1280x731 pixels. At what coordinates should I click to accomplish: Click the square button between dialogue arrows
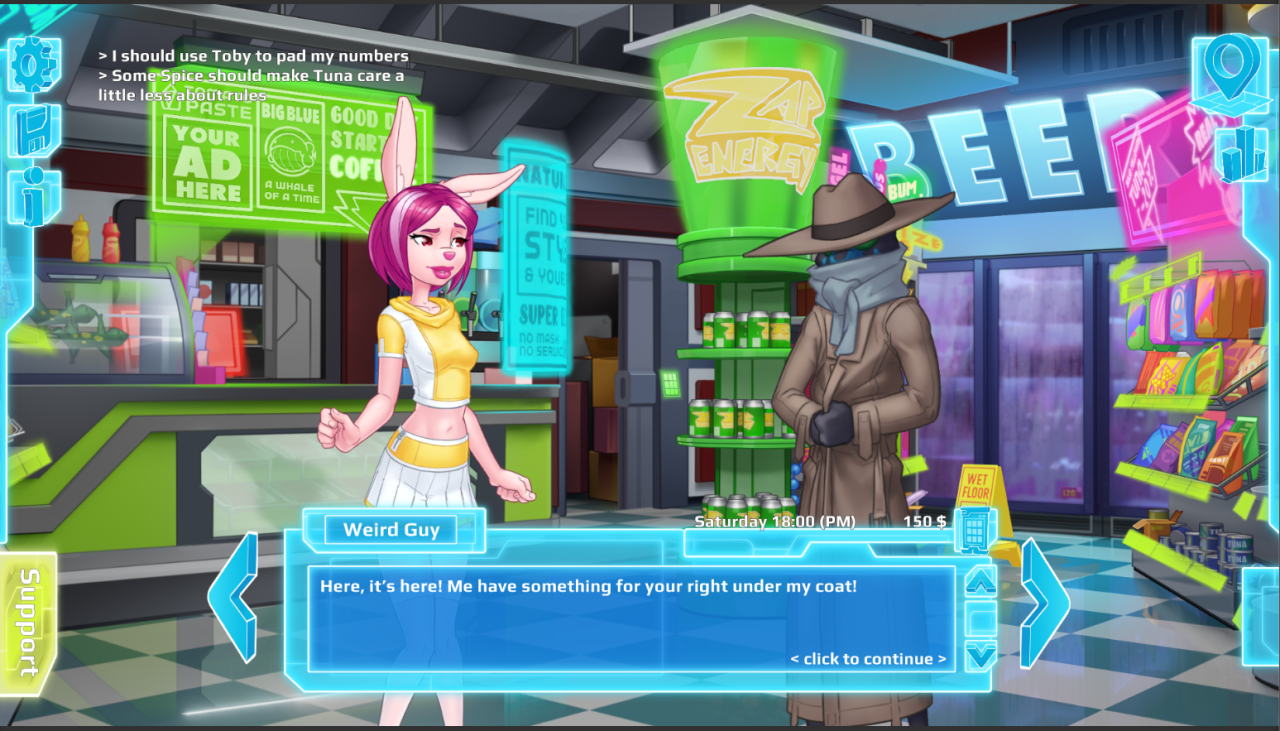point(980,619)
